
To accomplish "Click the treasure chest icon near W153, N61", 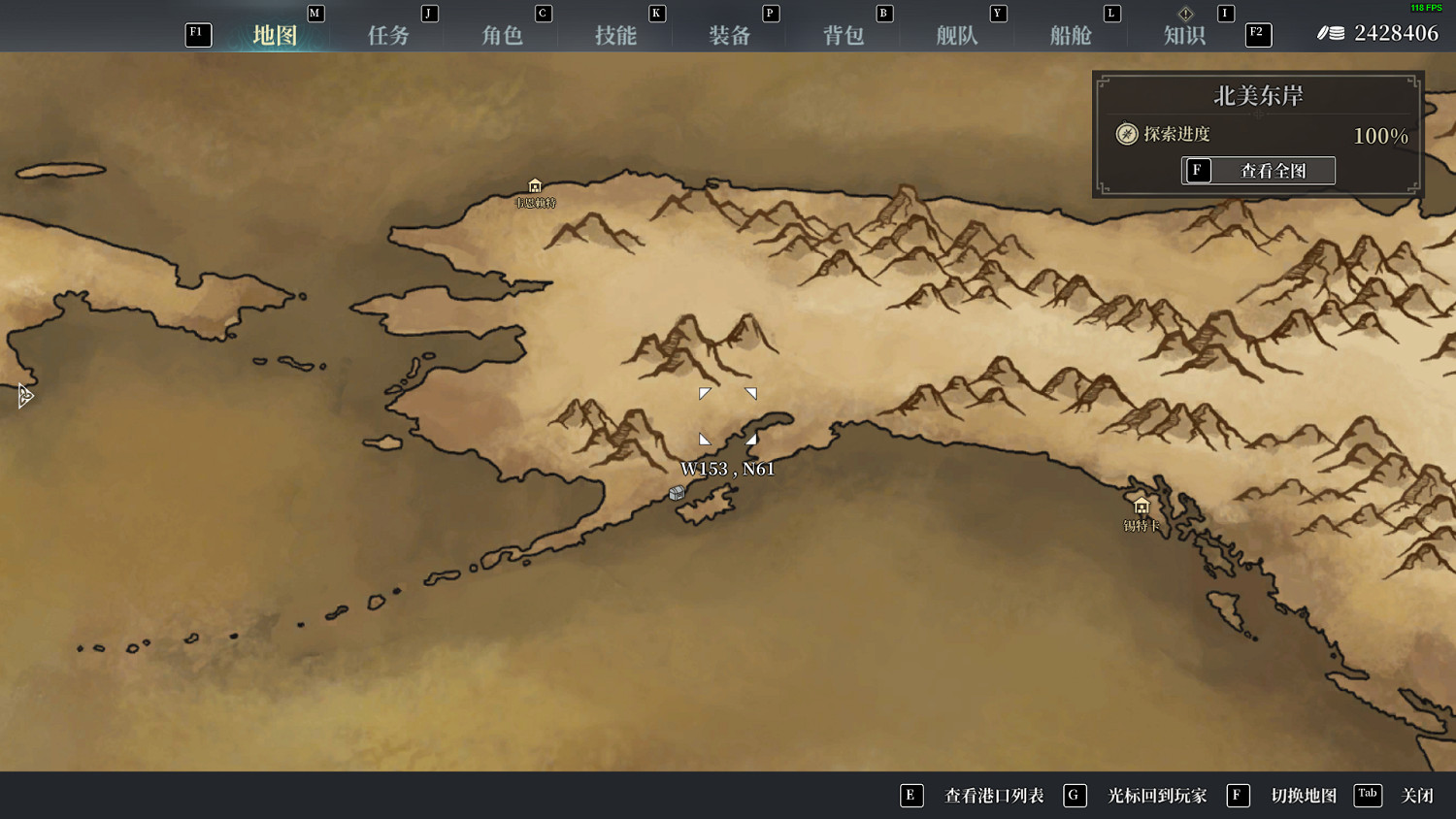I will coord(676,494).
